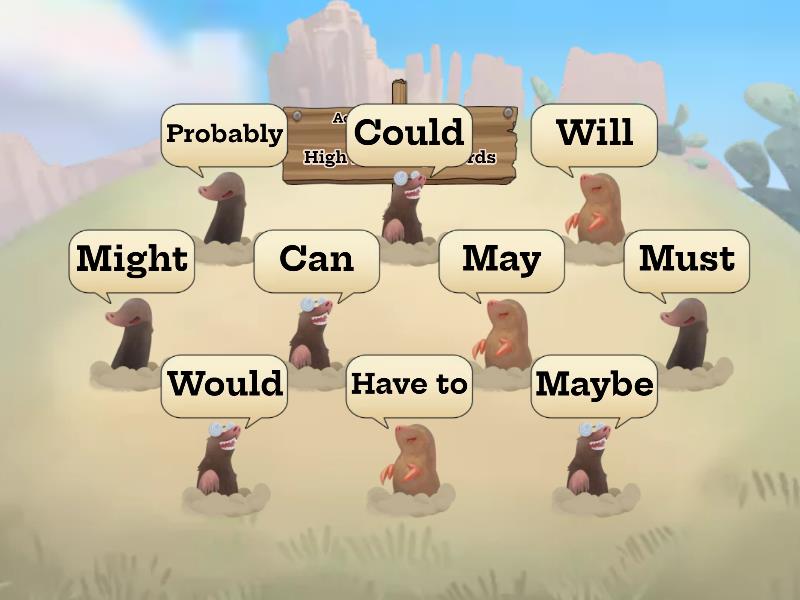800x600 pixels.
Task: Pick the "Would" speech bubble
Action: click(x=224, y=385)
